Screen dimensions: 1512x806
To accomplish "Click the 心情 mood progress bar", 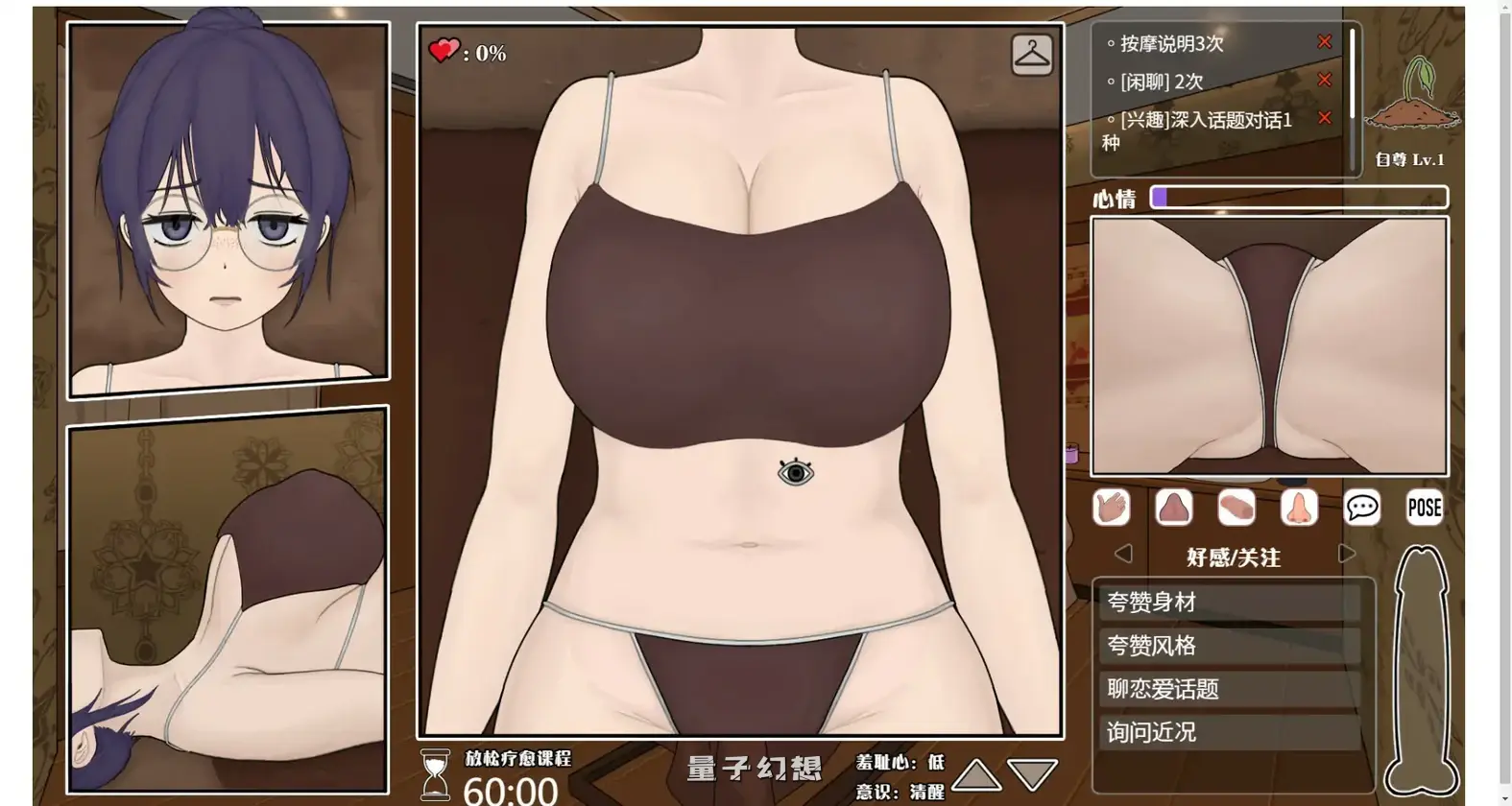I will tap(1301, 198).
